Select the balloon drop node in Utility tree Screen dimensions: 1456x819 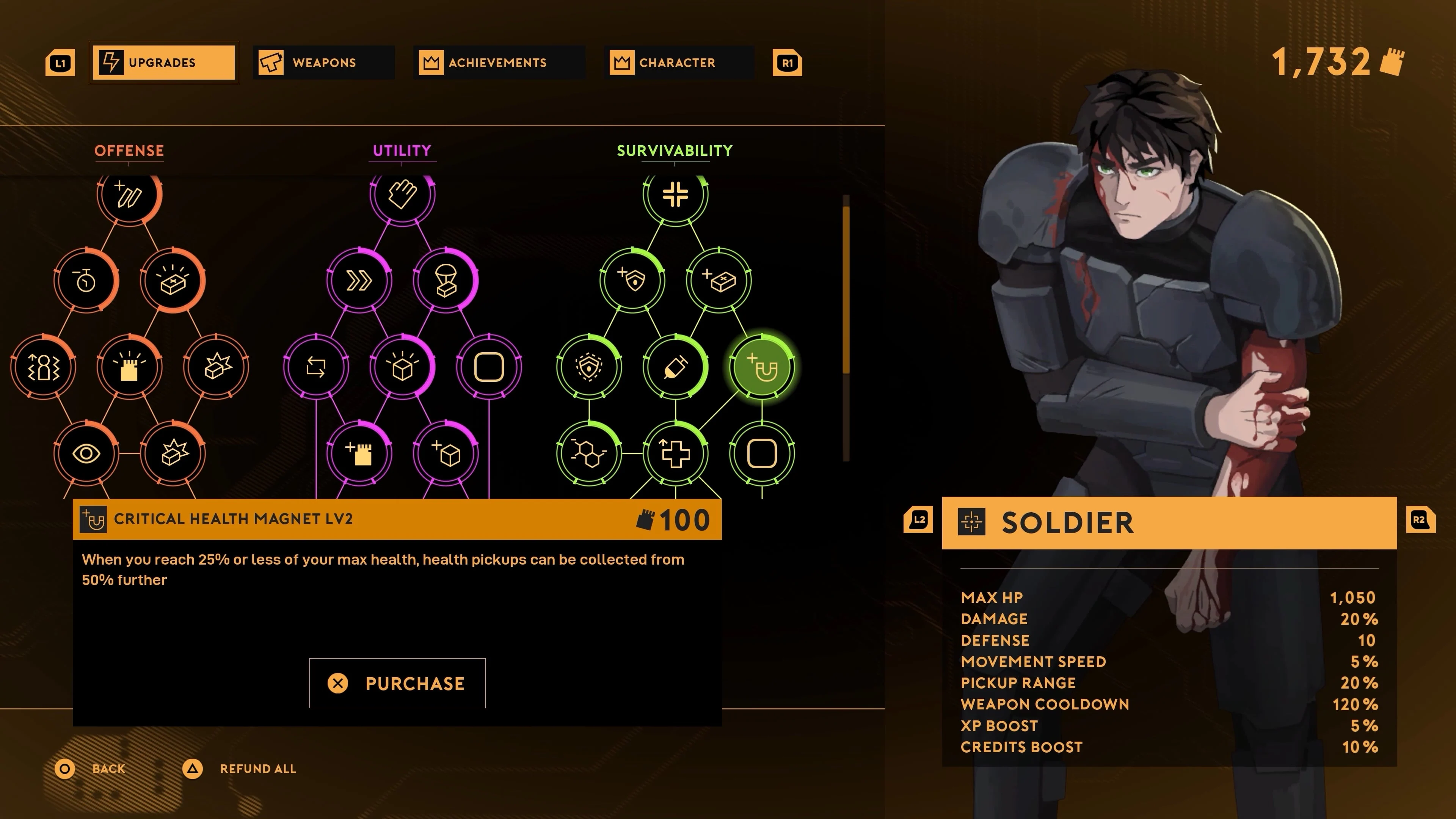pyautogui.click(x=446, y=280)
